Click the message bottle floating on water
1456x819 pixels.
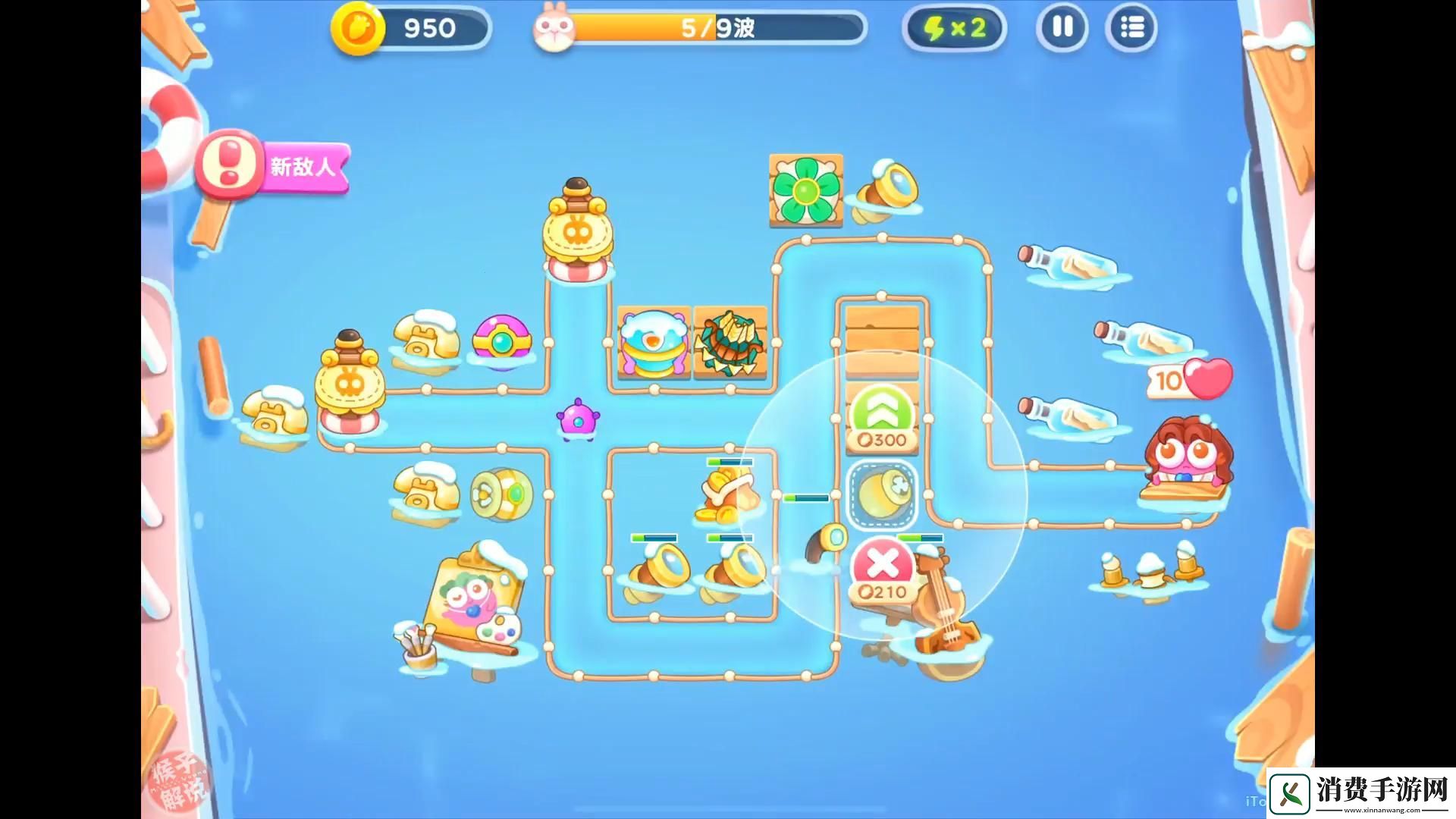point(1069,258)
